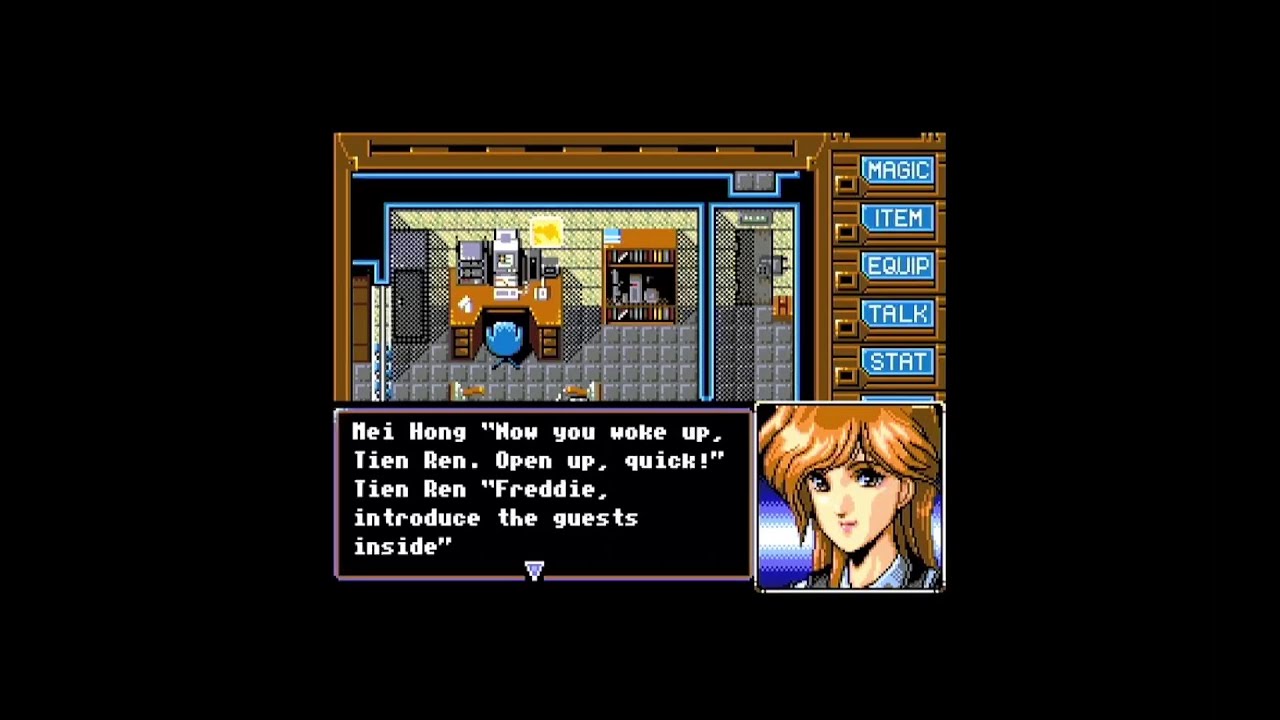Viewport: 1280px width, 720px height.
Task: Click the wall-mounted device in the hallway
Action: click(770, 266)
